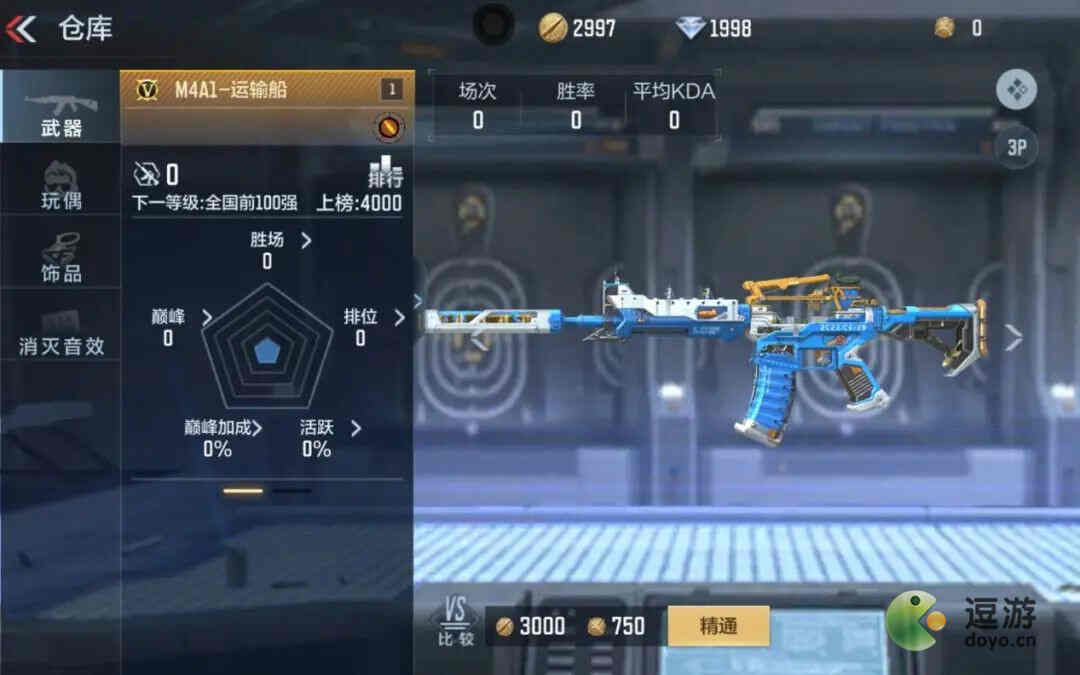Click the four-dot round button above 3P
Screen dimensions: 1080x675
click(1017, 91)
